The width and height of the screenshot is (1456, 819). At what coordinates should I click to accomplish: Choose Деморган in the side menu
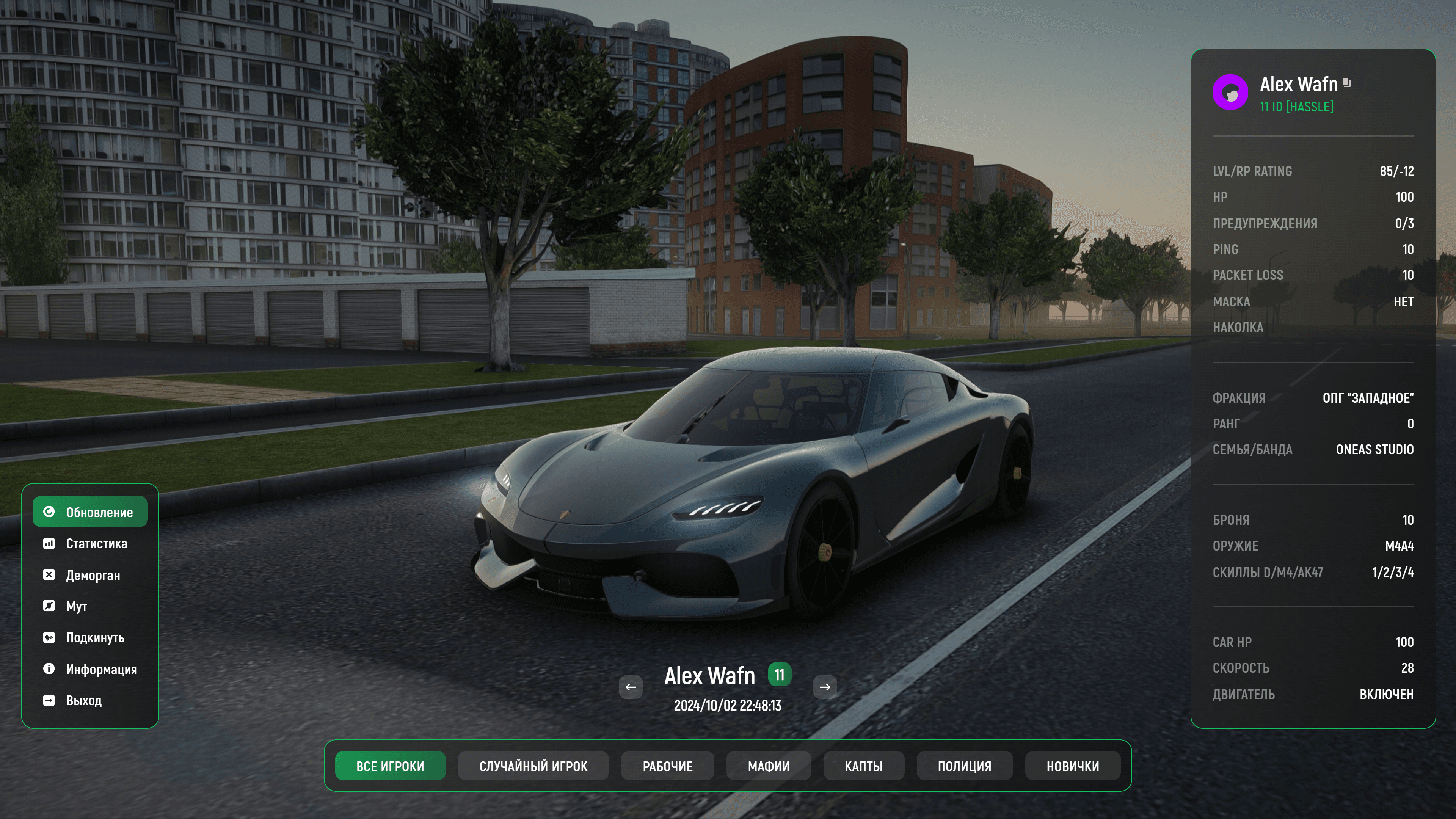tap(90, 575)
